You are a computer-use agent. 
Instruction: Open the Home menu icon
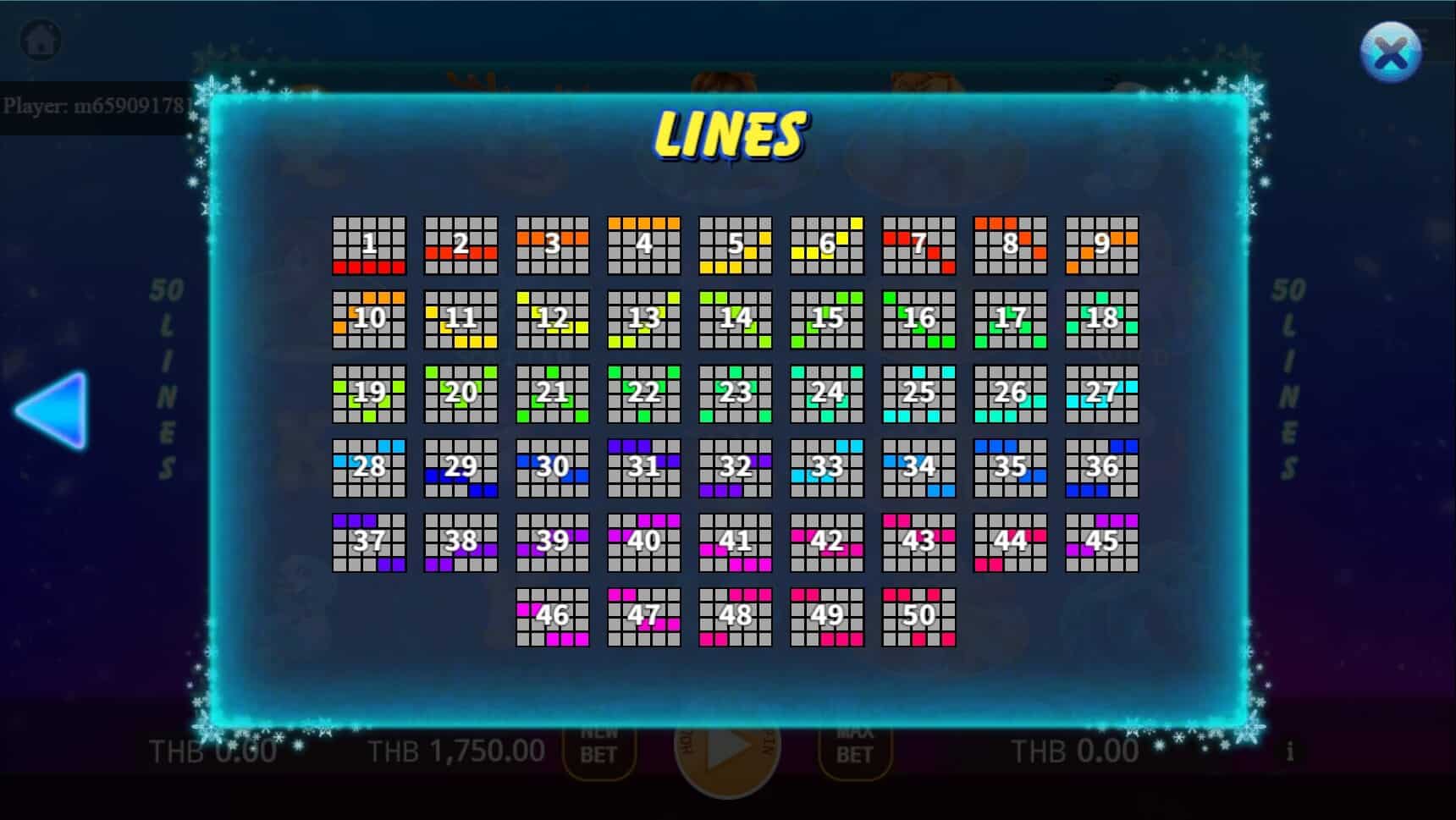(39, 39)
